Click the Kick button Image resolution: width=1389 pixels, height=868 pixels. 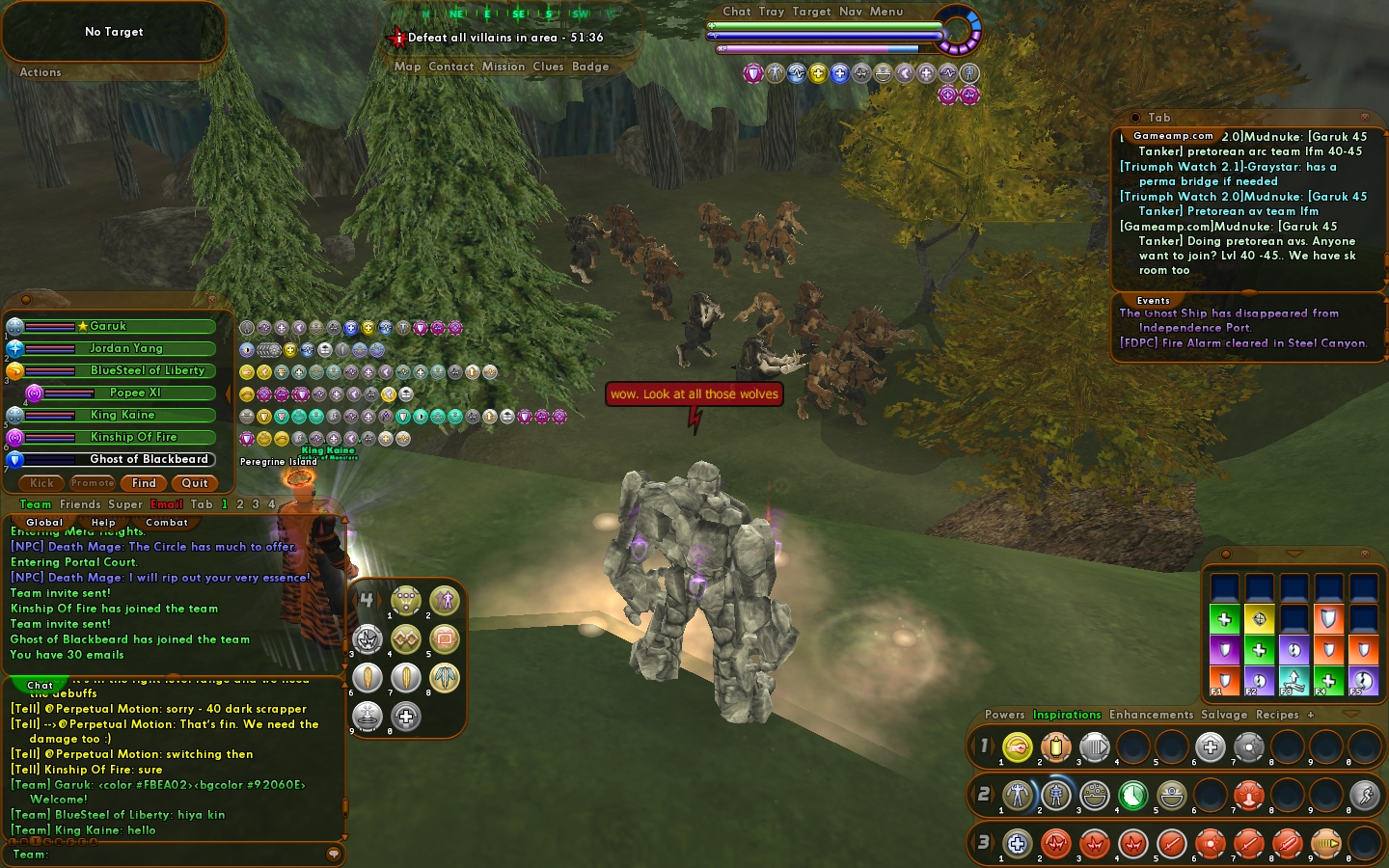click(x=41, y=483)
